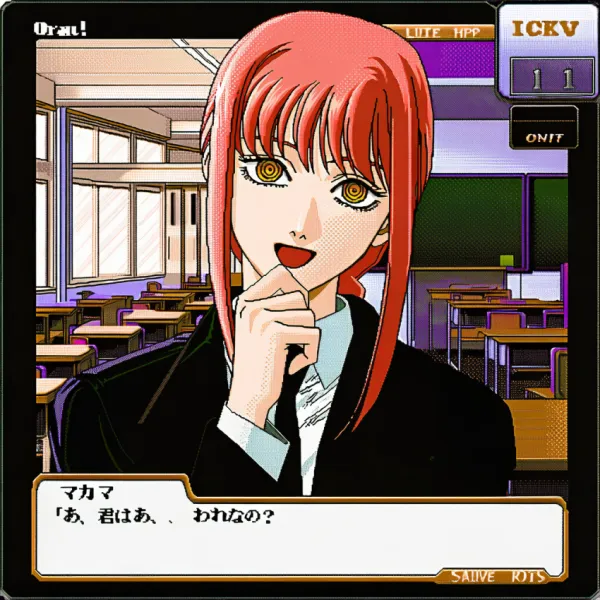
Task: Click the ONIT button
Action: (544, 137)
